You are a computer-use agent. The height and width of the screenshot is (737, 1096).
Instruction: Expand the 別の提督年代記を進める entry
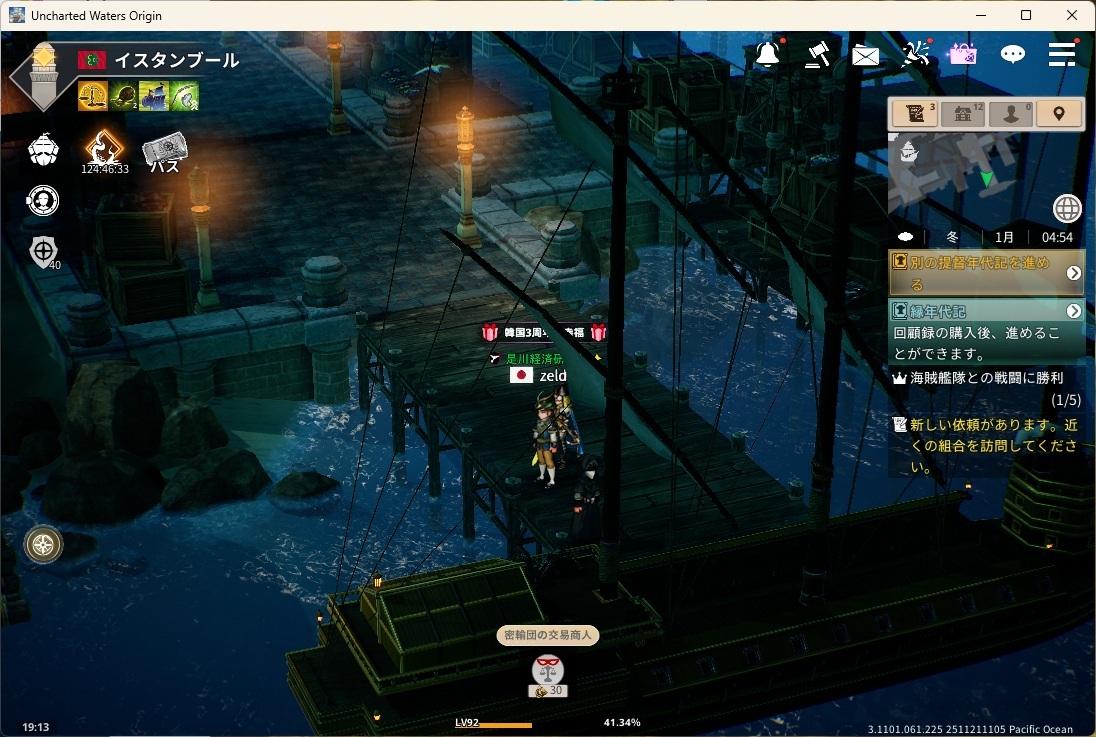coord(1073,273)
